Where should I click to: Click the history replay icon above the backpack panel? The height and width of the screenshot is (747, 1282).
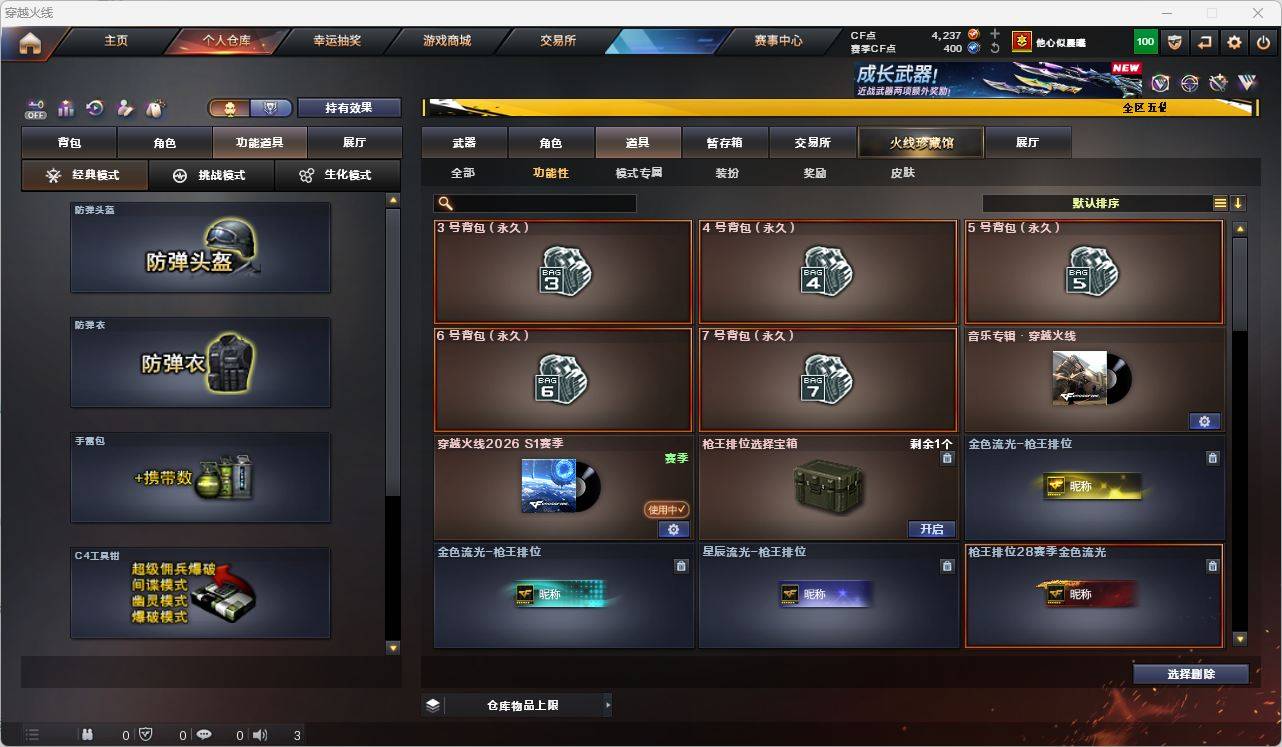point(94,108)
